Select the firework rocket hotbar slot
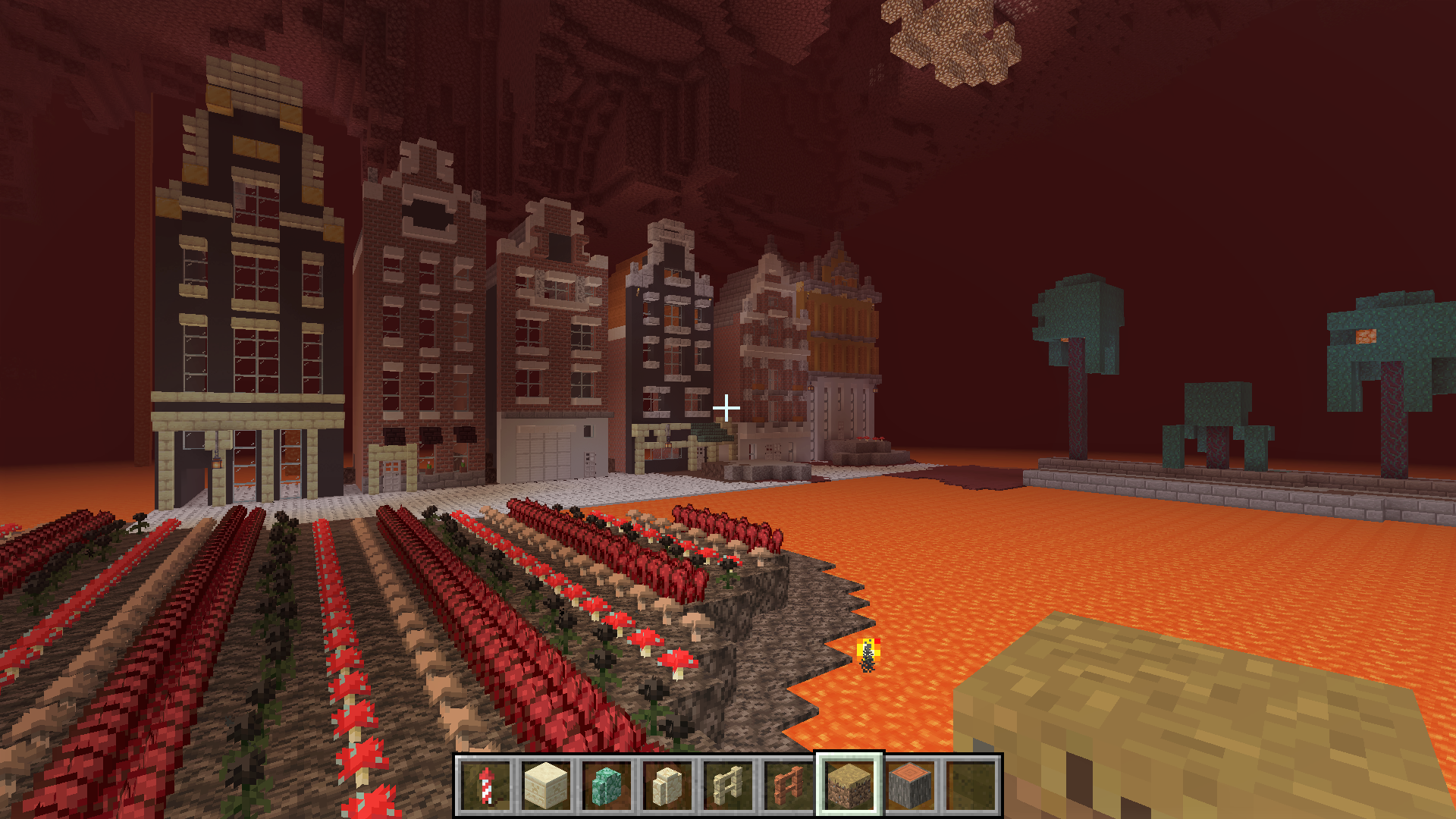 (x=486, y=785)
